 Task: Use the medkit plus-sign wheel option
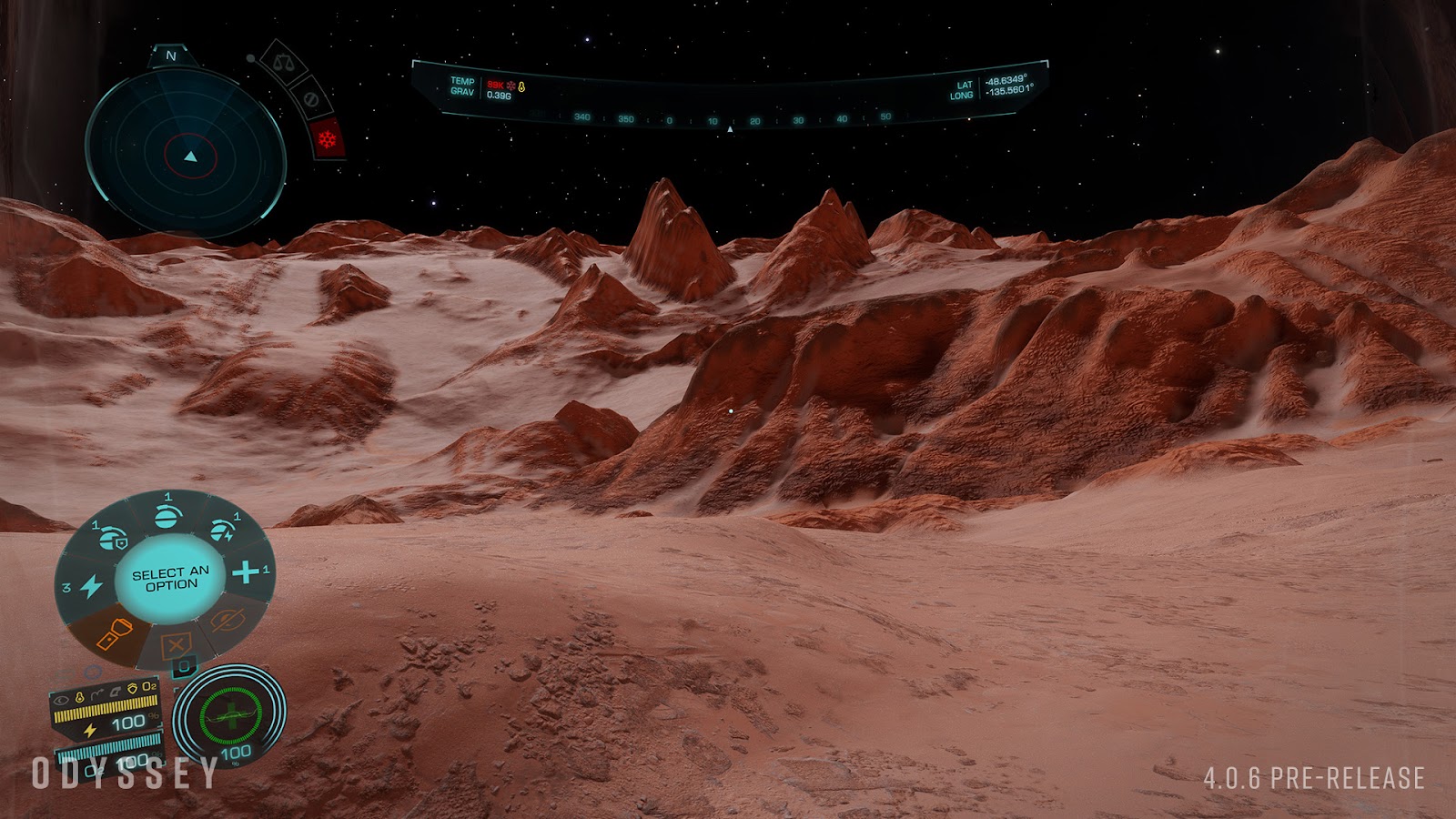246,571
